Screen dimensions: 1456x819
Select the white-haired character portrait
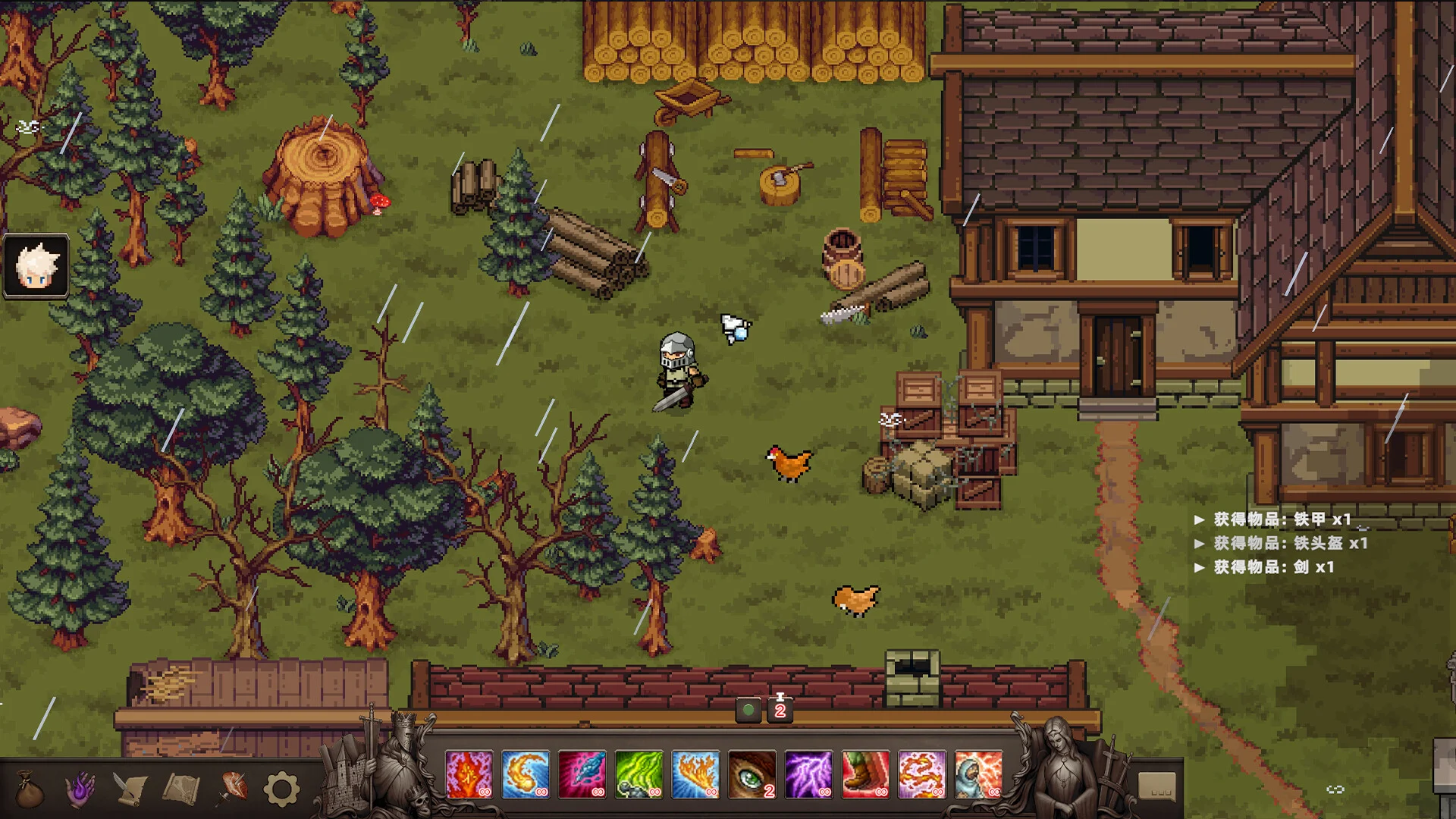(36, 265)
